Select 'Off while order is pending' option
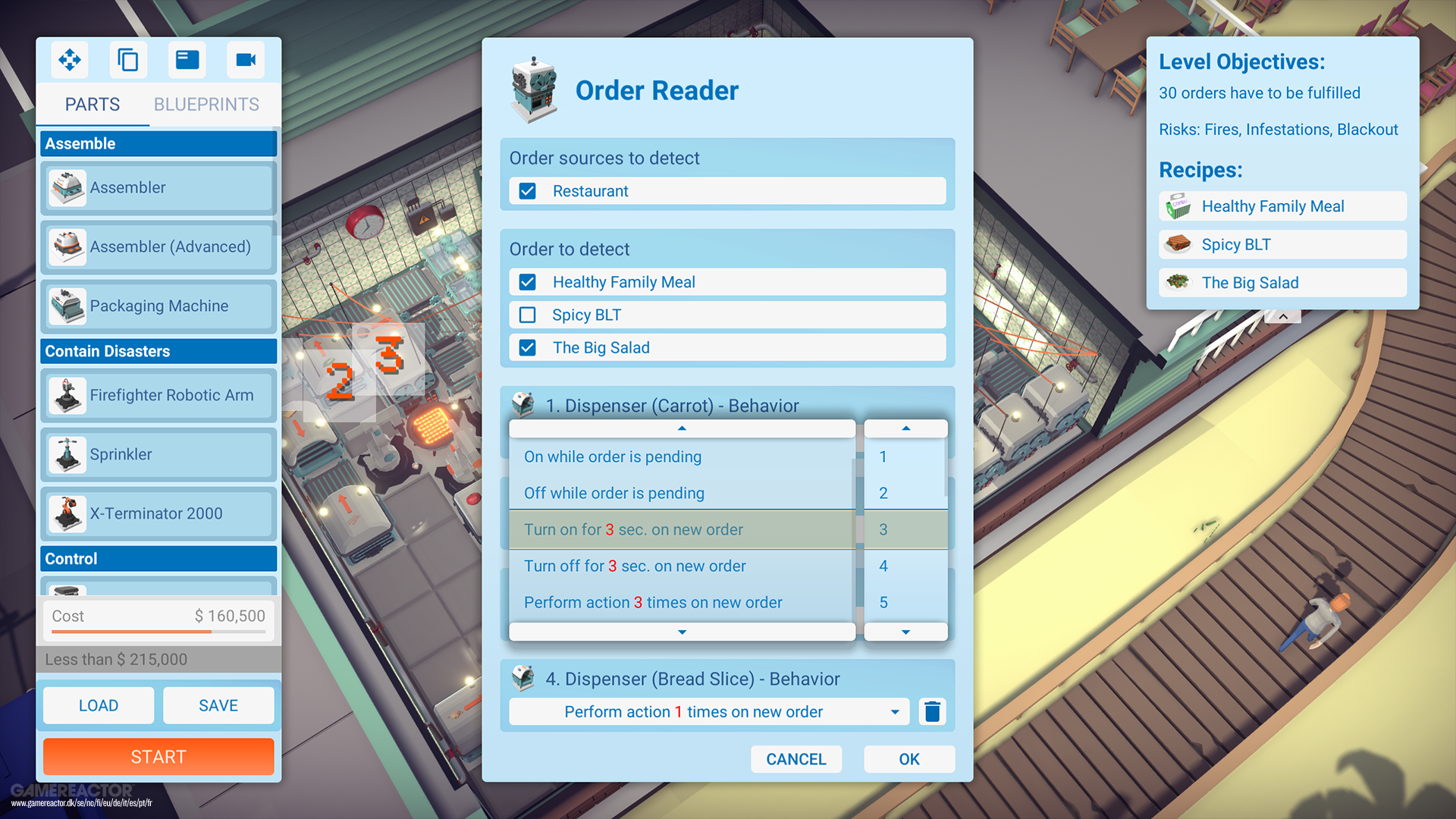This screenshot has width=1456, height=819. tap(614, 493)
